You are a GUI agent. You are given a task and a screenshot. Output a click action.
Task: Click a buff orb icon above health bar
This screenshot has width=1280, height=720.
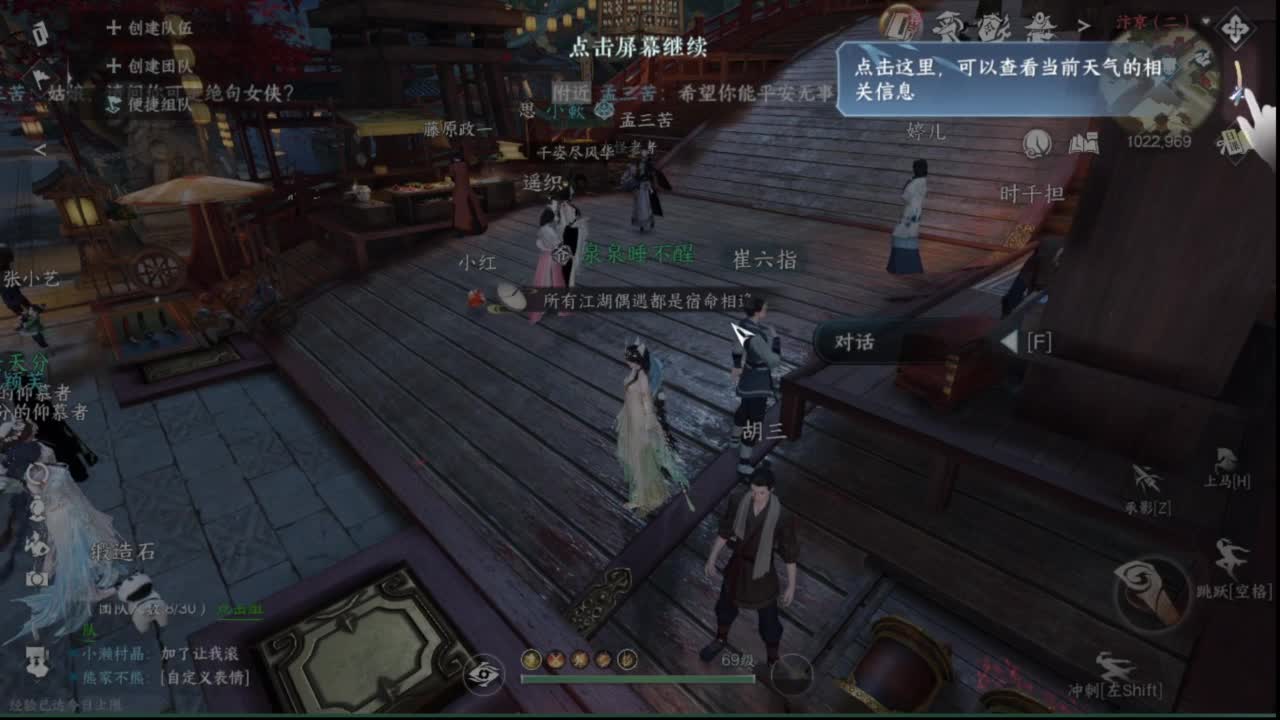531,659
